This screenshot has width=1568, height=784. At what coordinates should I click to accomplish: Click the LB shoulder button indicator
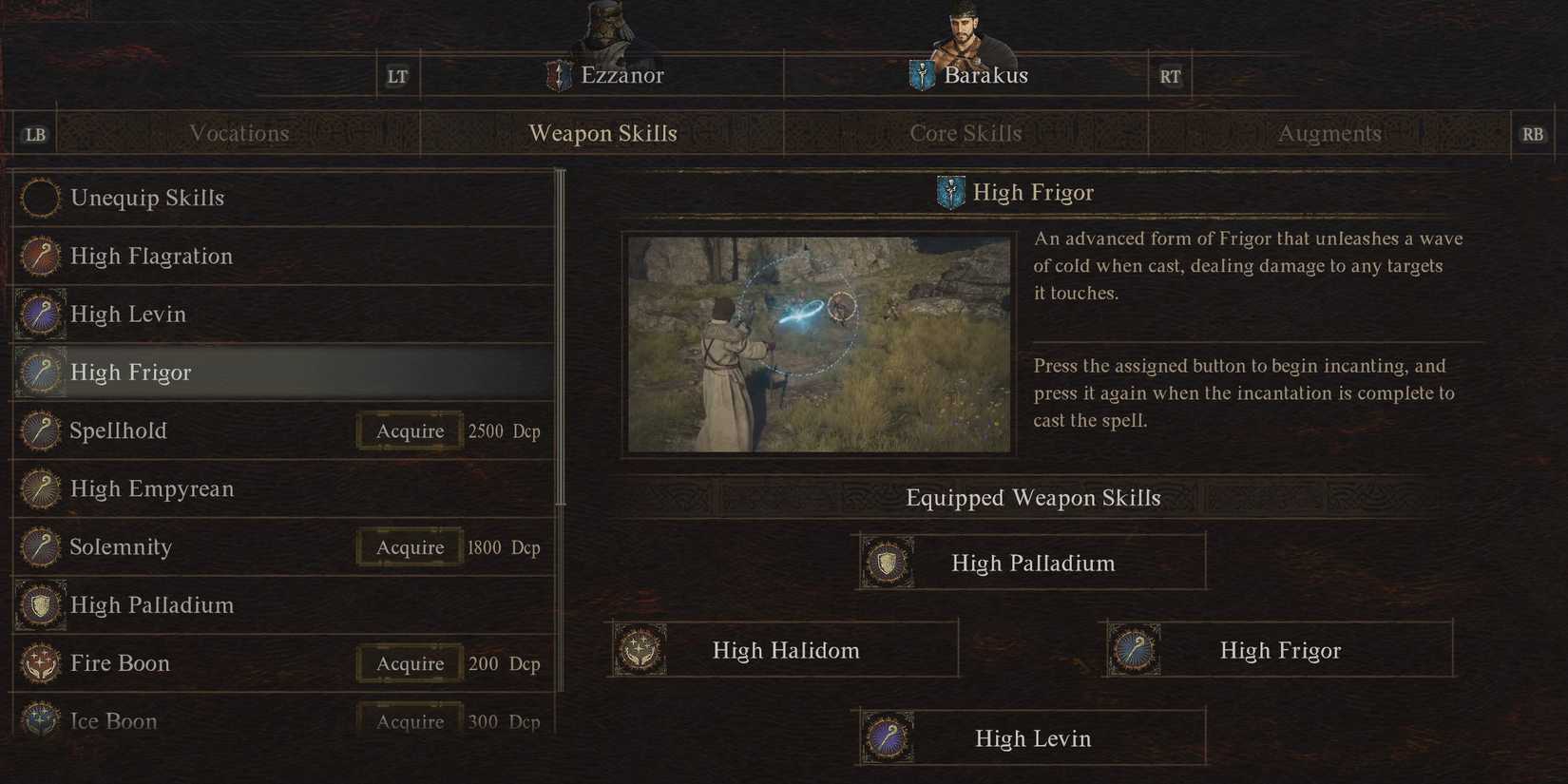34,134
